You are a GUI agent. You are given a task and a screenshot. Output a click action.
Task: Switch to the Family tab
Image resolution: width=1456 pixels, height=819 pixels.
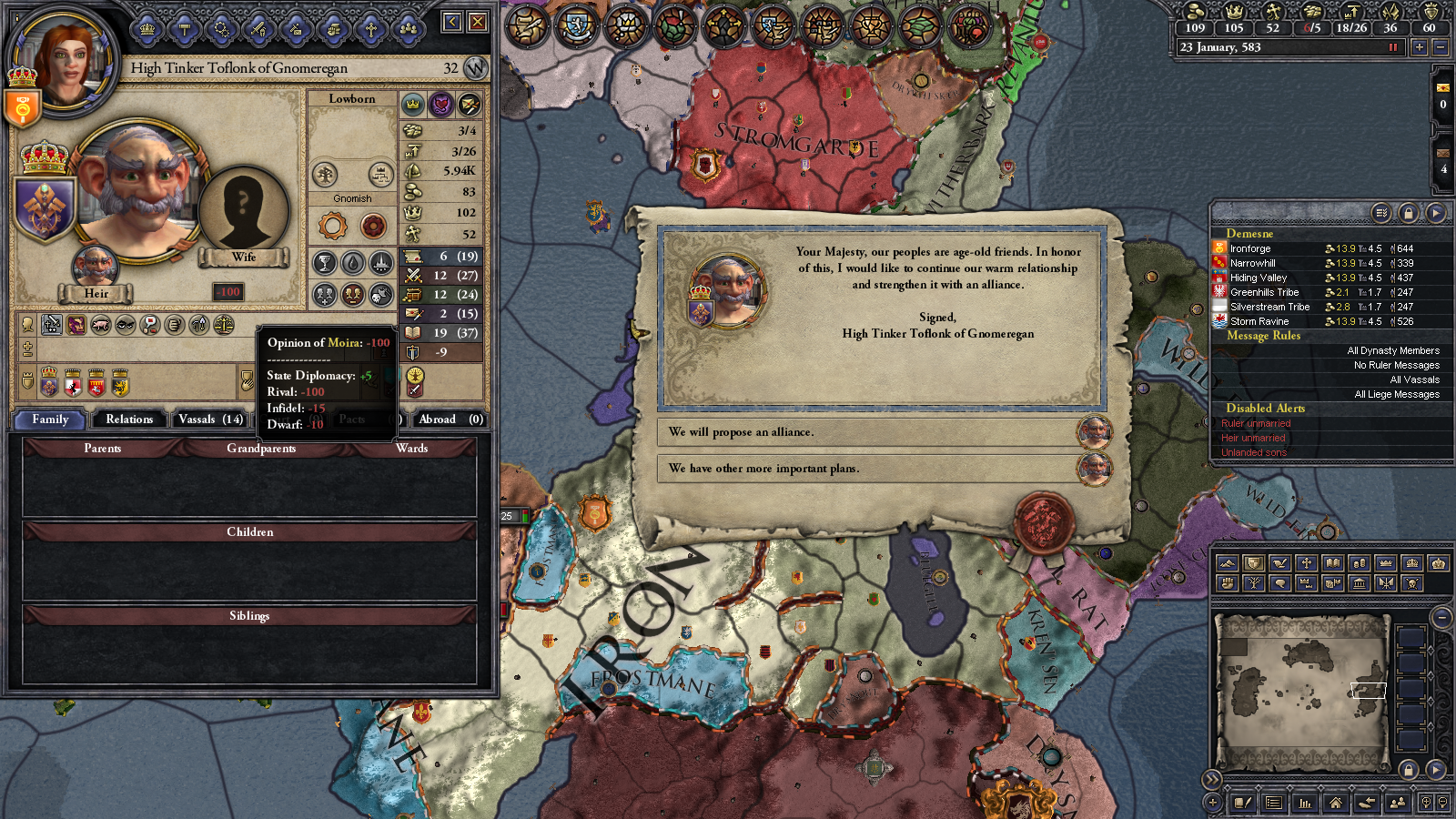pyautogui.click(x=50, y=420)
